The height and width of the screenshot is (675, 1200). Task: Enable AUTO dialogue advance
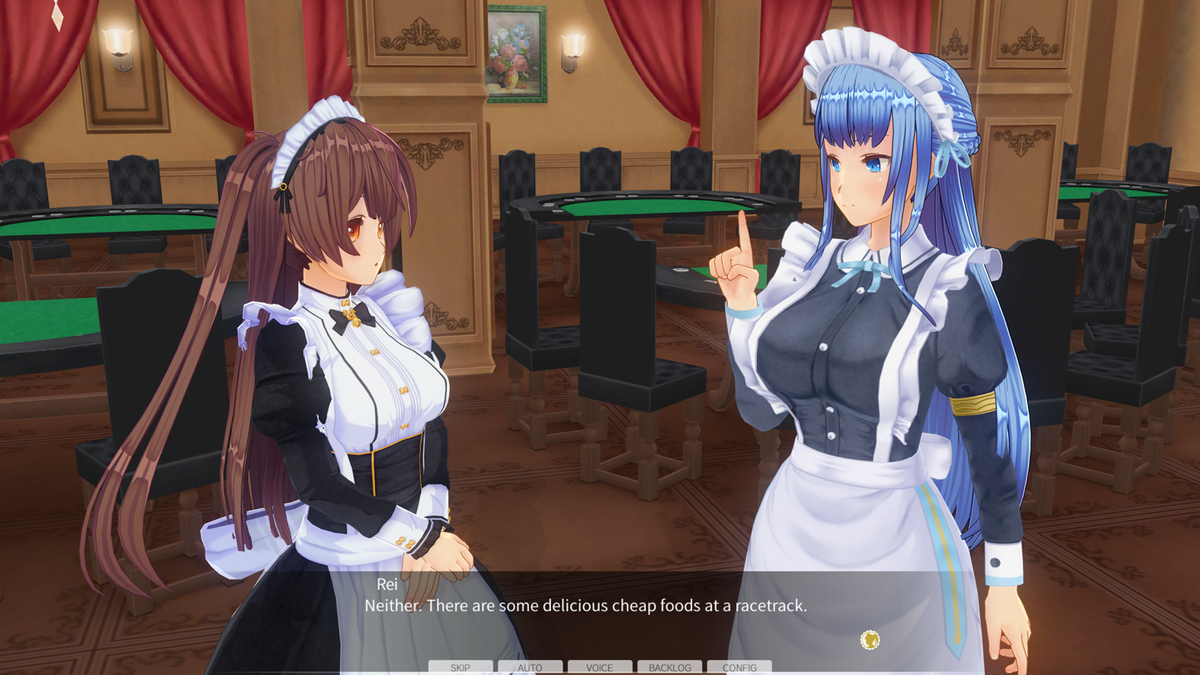point(530,667)
